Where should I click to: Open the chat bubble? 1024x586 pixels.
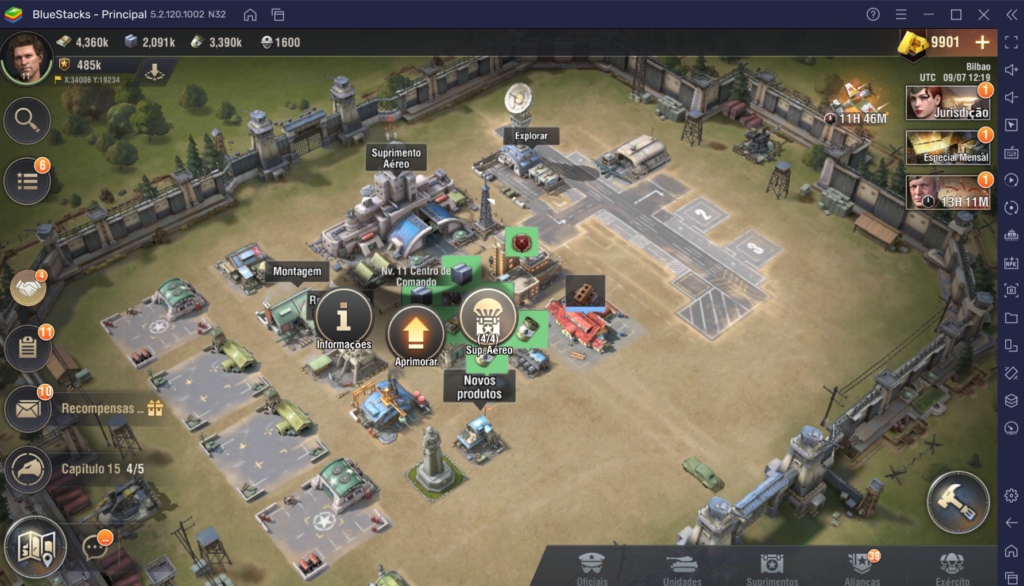pos(95,546)
